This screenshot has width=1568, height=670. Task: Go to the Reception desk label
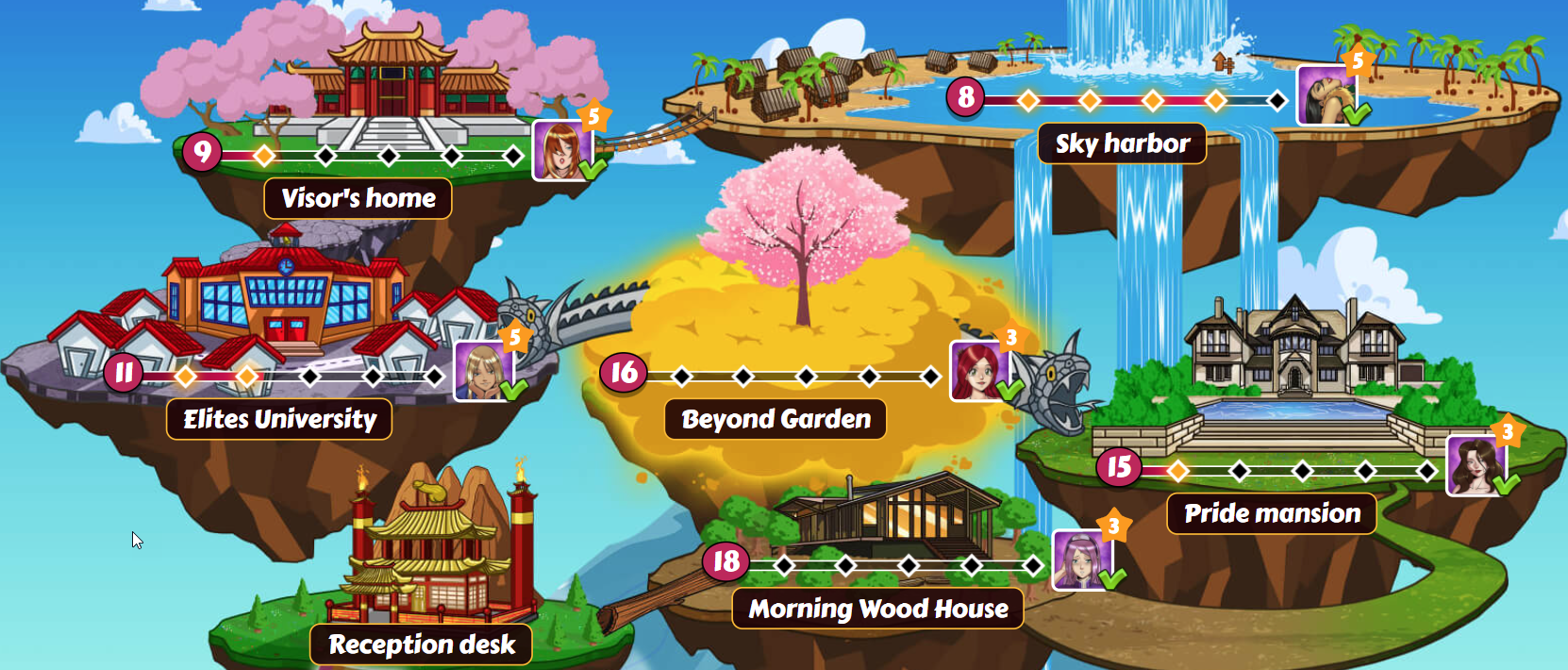(x=421, y=645)
